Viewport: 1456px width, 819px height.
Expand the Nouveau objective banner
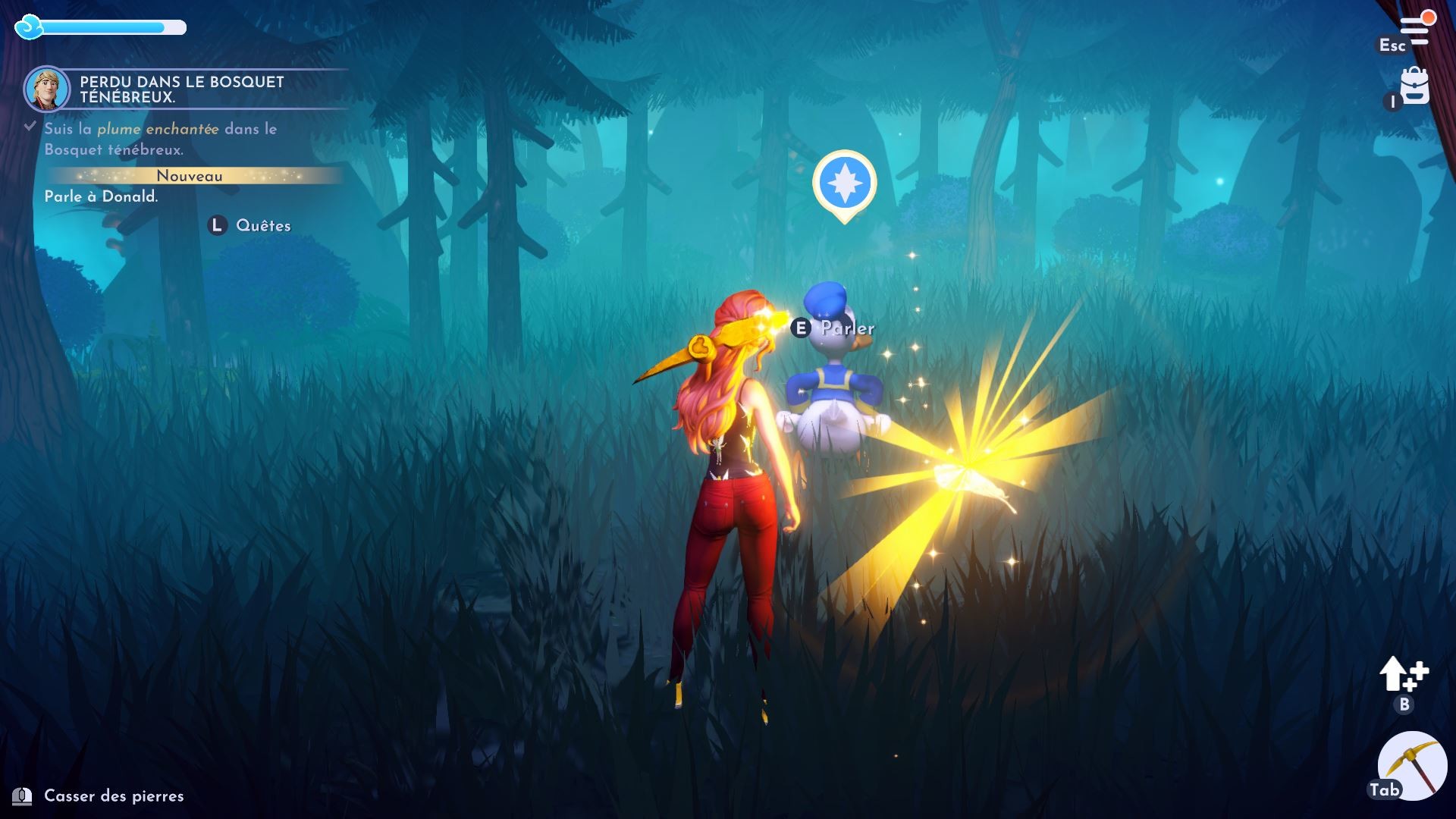coord(189,176)
